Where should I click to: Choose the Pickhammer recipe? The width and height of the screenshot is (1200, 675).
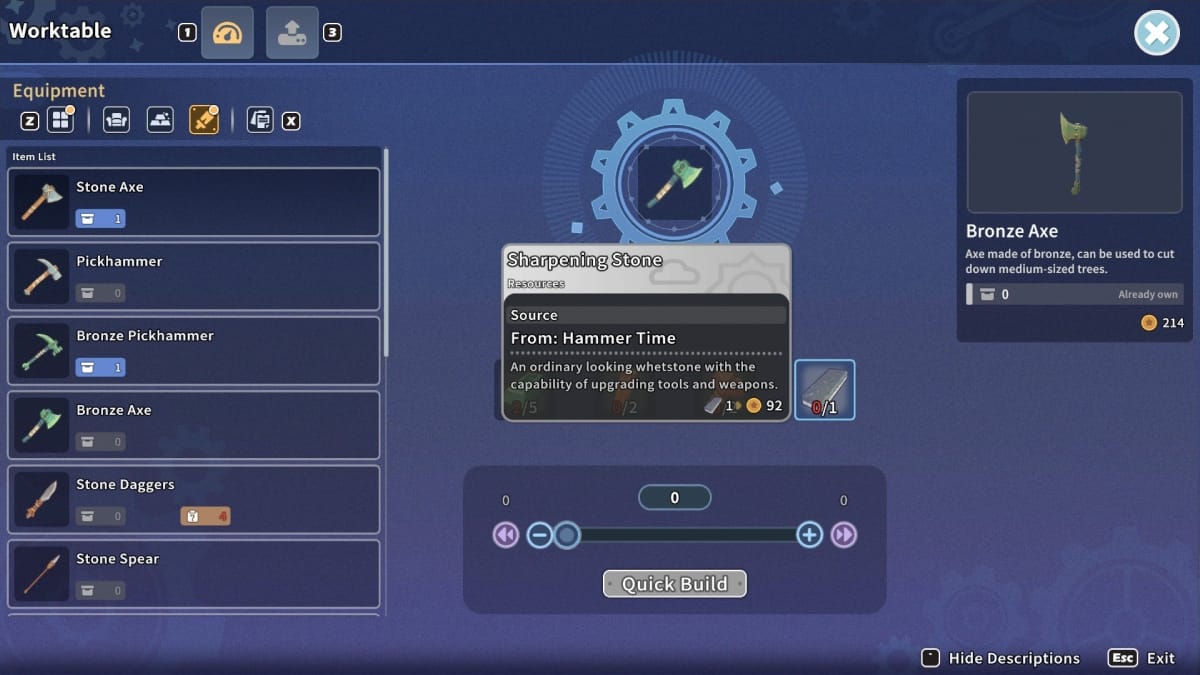(194, 276)
